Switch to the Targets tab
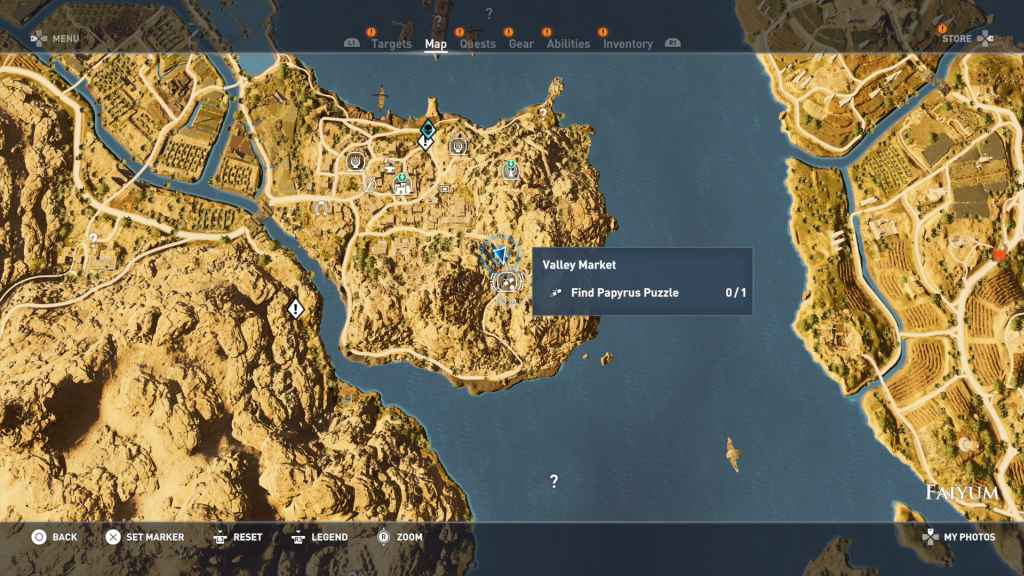The image size is (1024, 576). click(391, 44)
